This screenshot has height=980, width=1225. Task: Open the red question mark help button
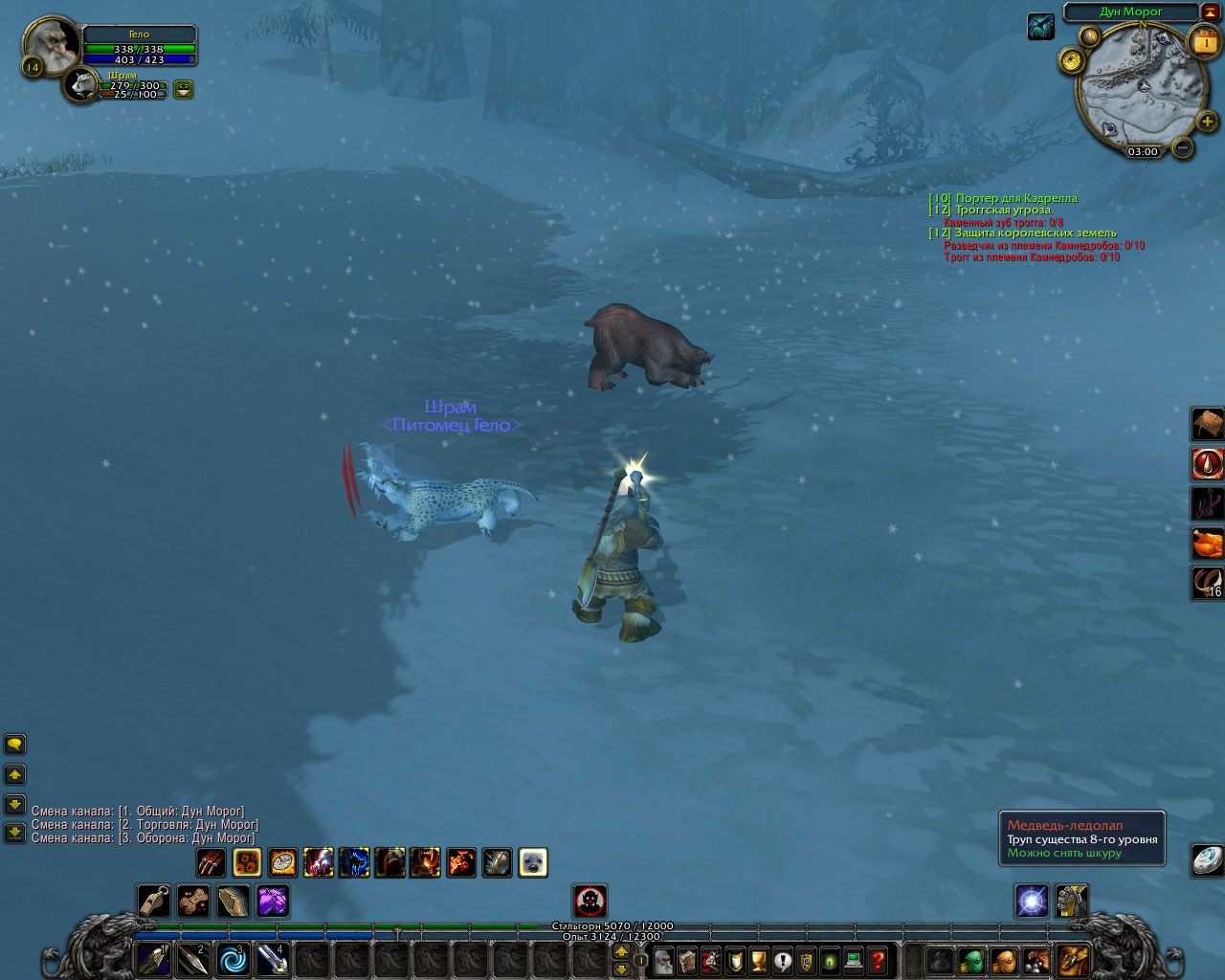tap(877, 960)
